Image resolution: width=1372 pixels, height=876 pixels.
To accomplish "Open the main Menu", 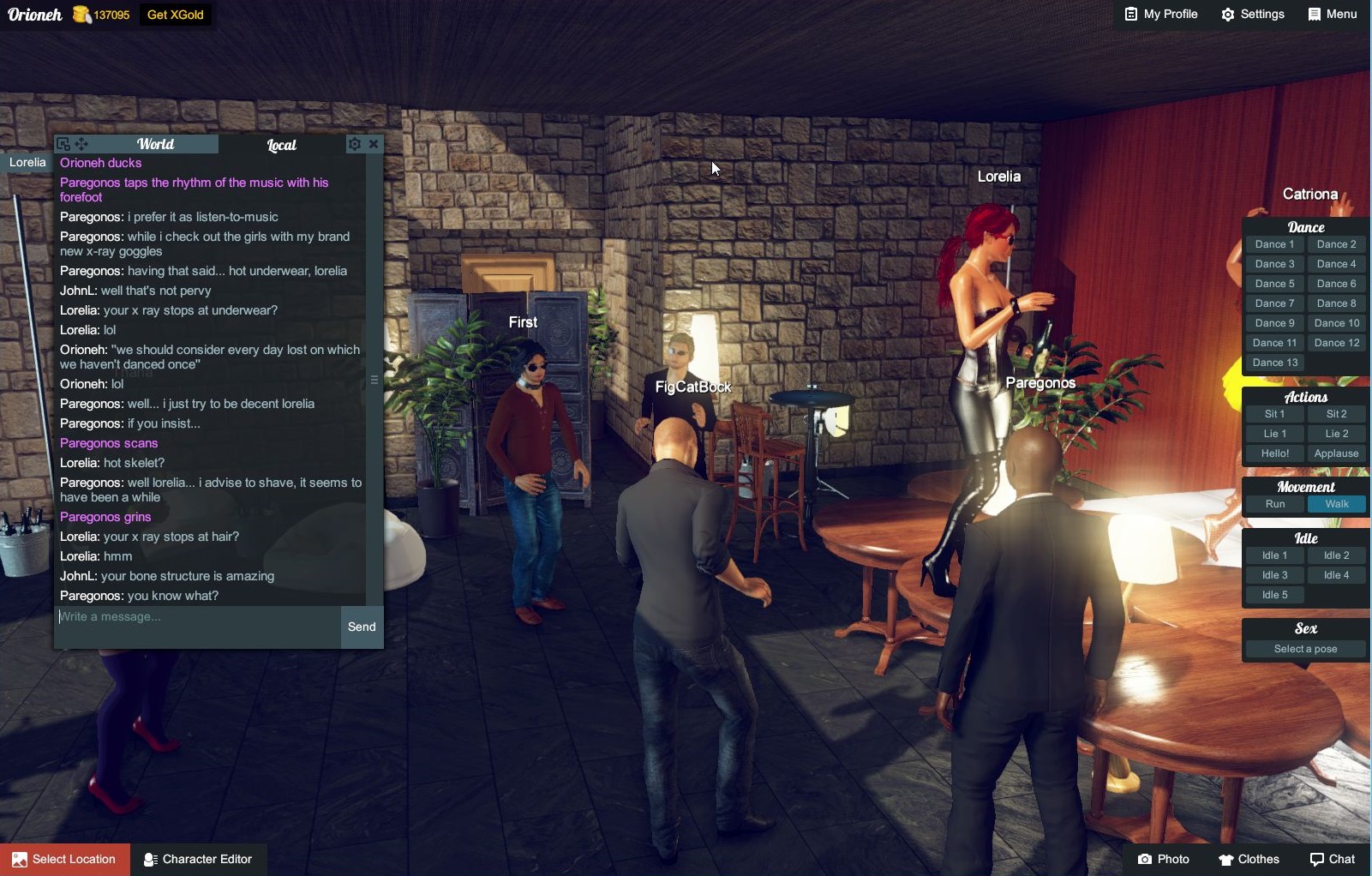I will coord(1333,15).
